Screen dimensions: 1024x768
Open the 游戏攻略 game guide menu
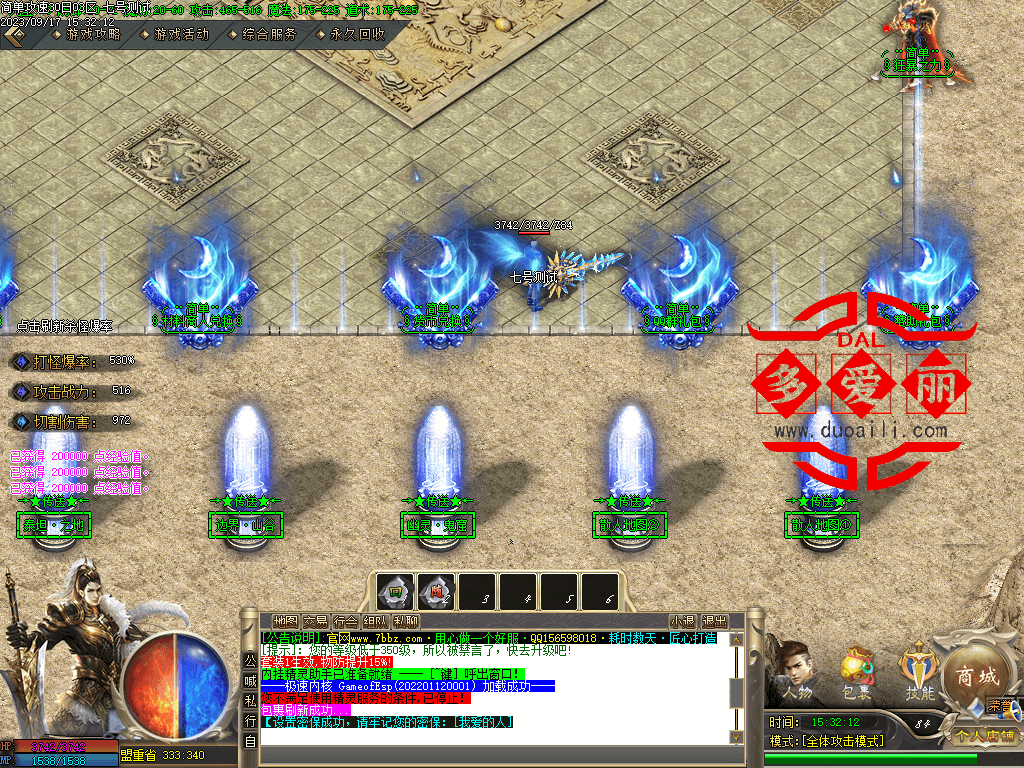point(93,34)
